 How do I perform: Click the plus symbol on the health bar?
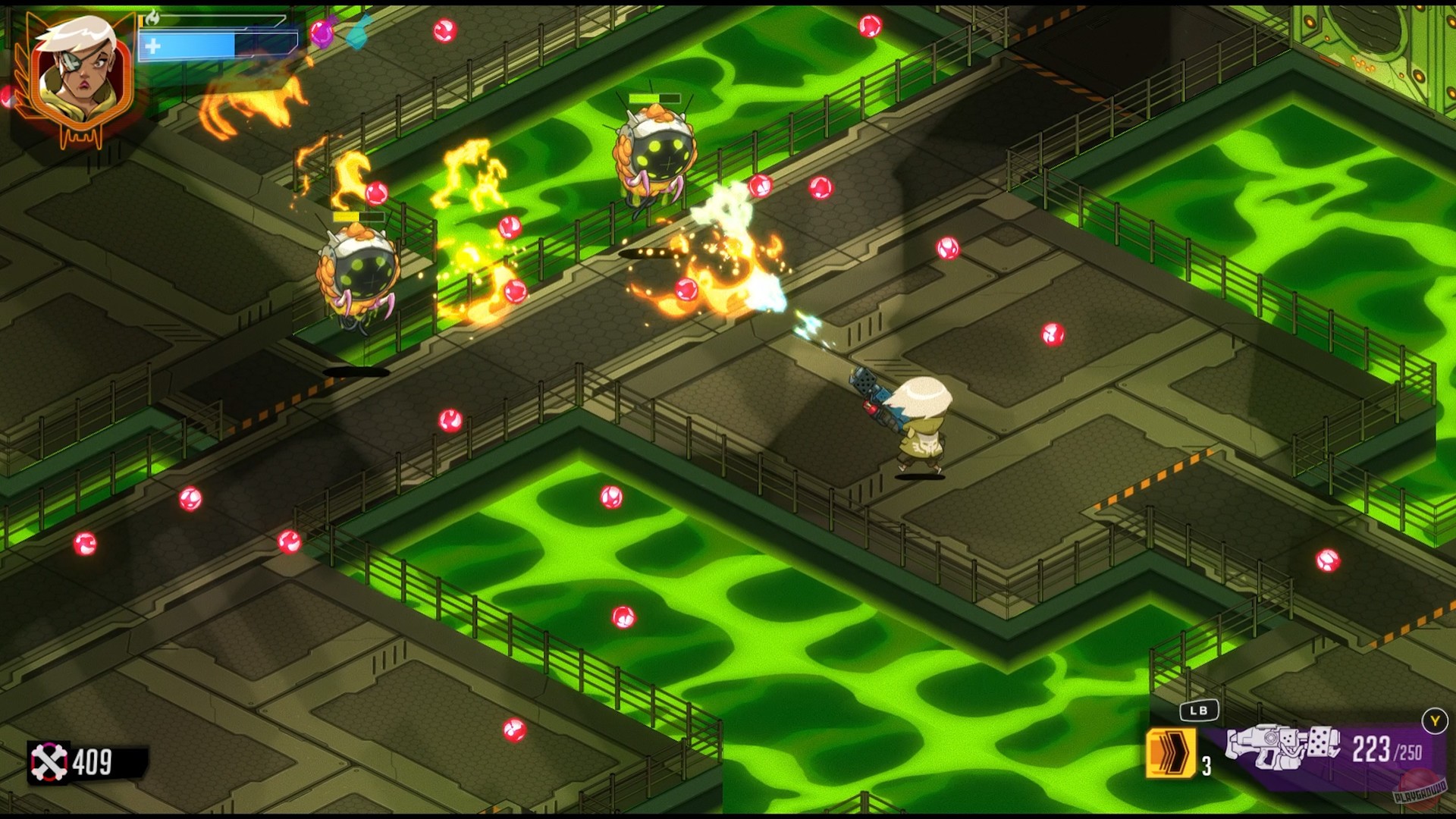pos(152,47)
